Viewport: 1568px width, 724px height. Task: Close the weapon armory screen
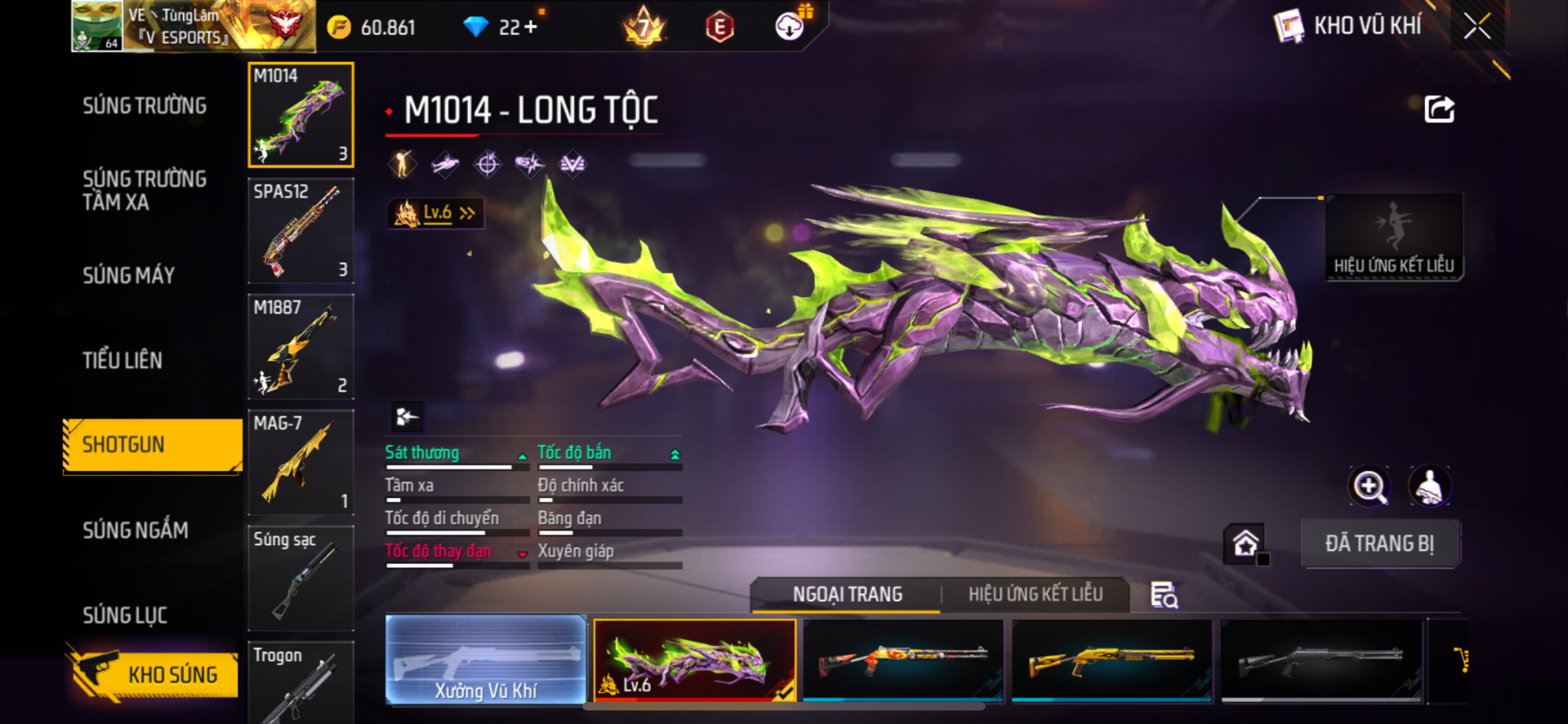click(x=1477, y=26)
